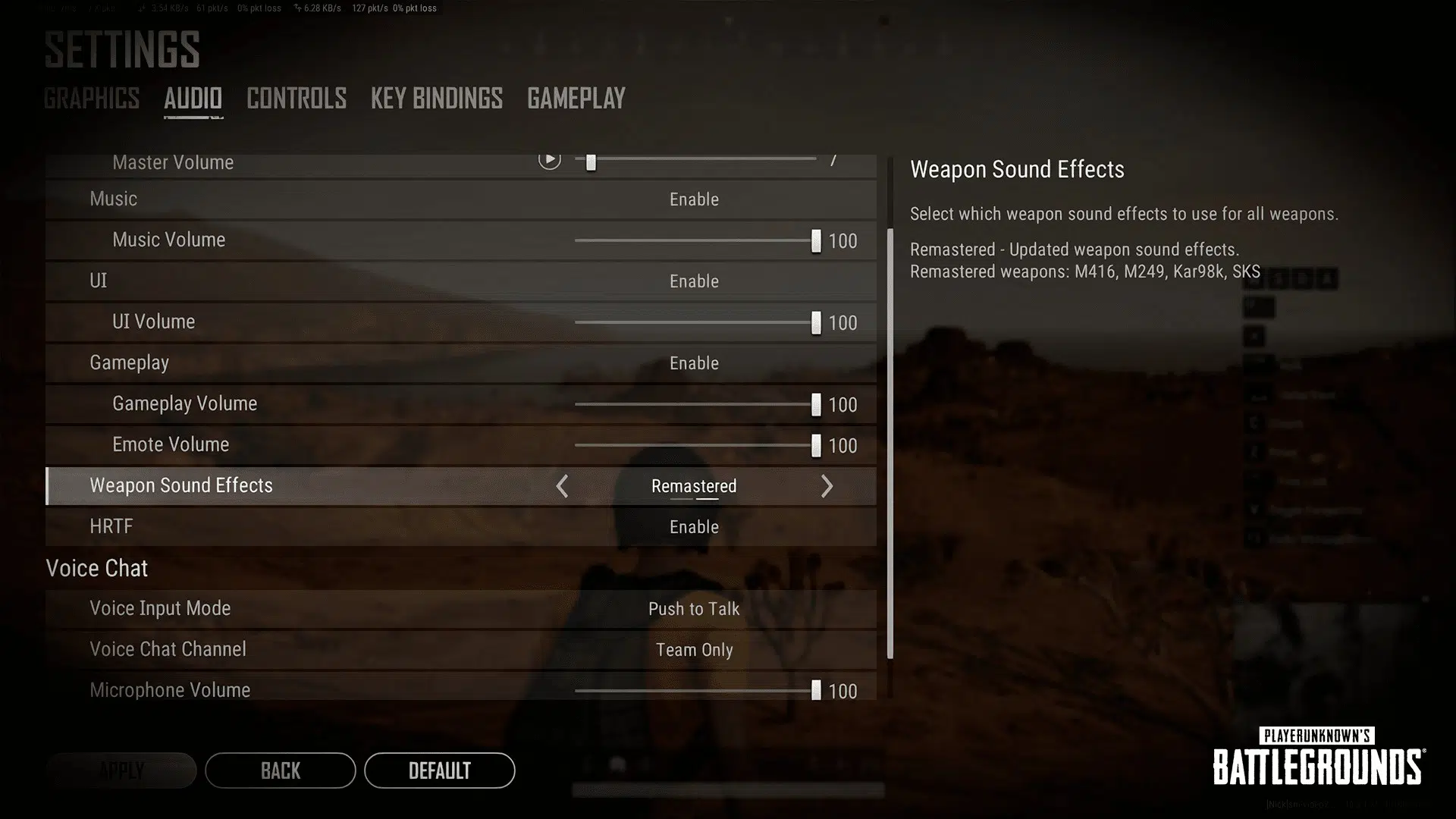
Task: Disable the HRTF option
Action: [694, 527]
